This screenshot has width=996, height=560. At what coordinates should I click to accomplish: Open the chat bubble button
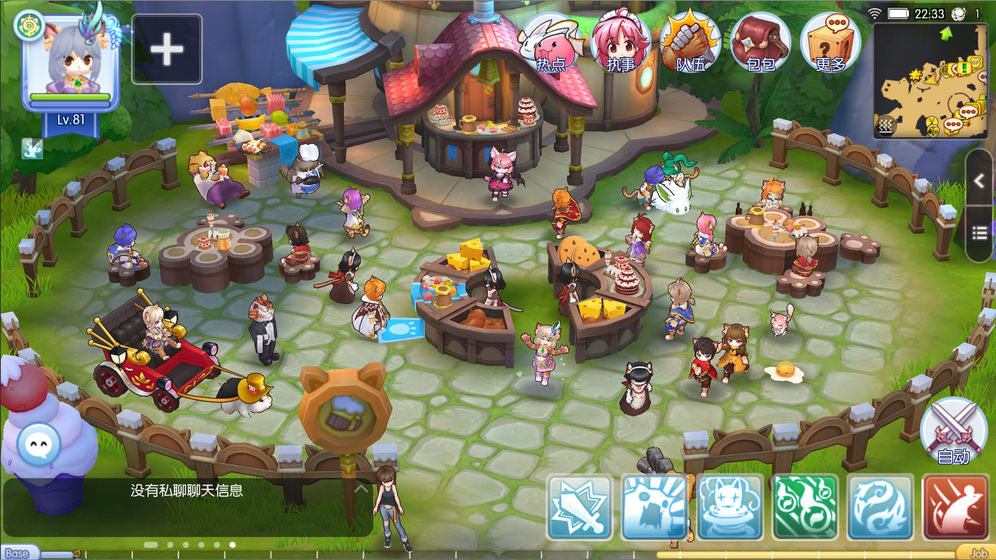(x=40, y=440)
